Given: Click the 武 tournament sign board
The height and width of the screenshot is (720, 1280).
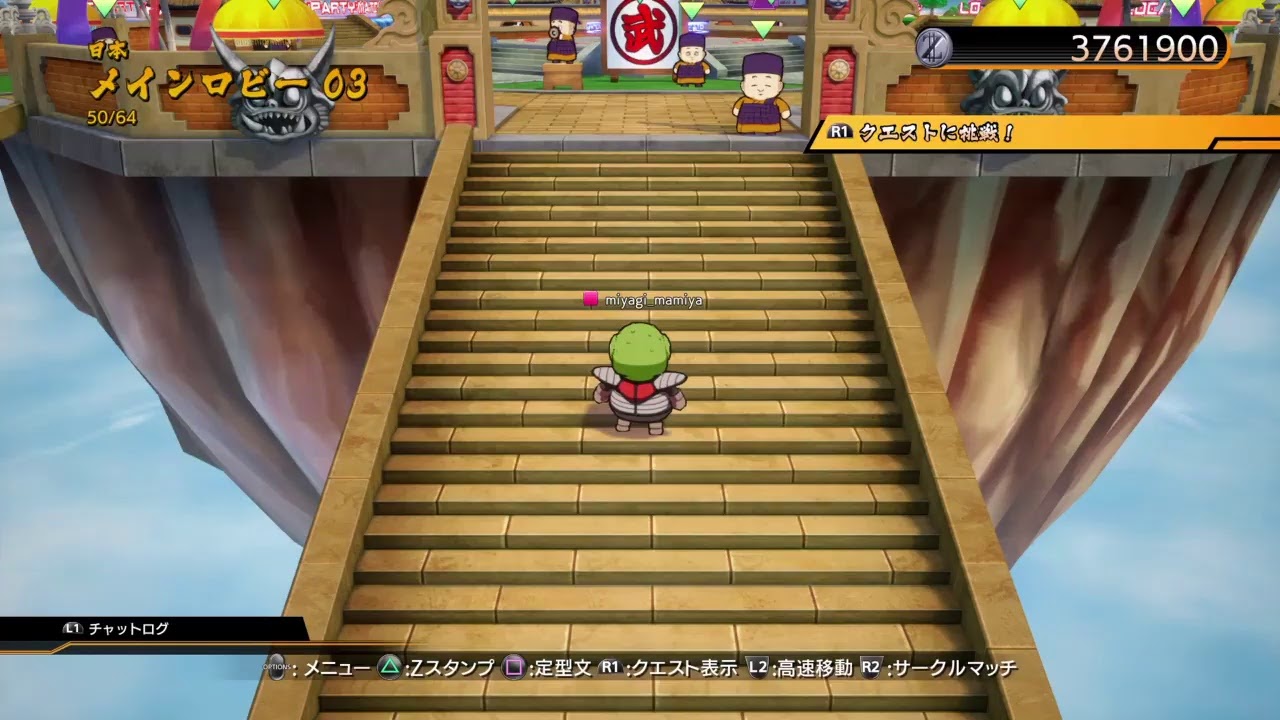Looking at the screenshot, I should pyautogui.click(x=643, y=34).
